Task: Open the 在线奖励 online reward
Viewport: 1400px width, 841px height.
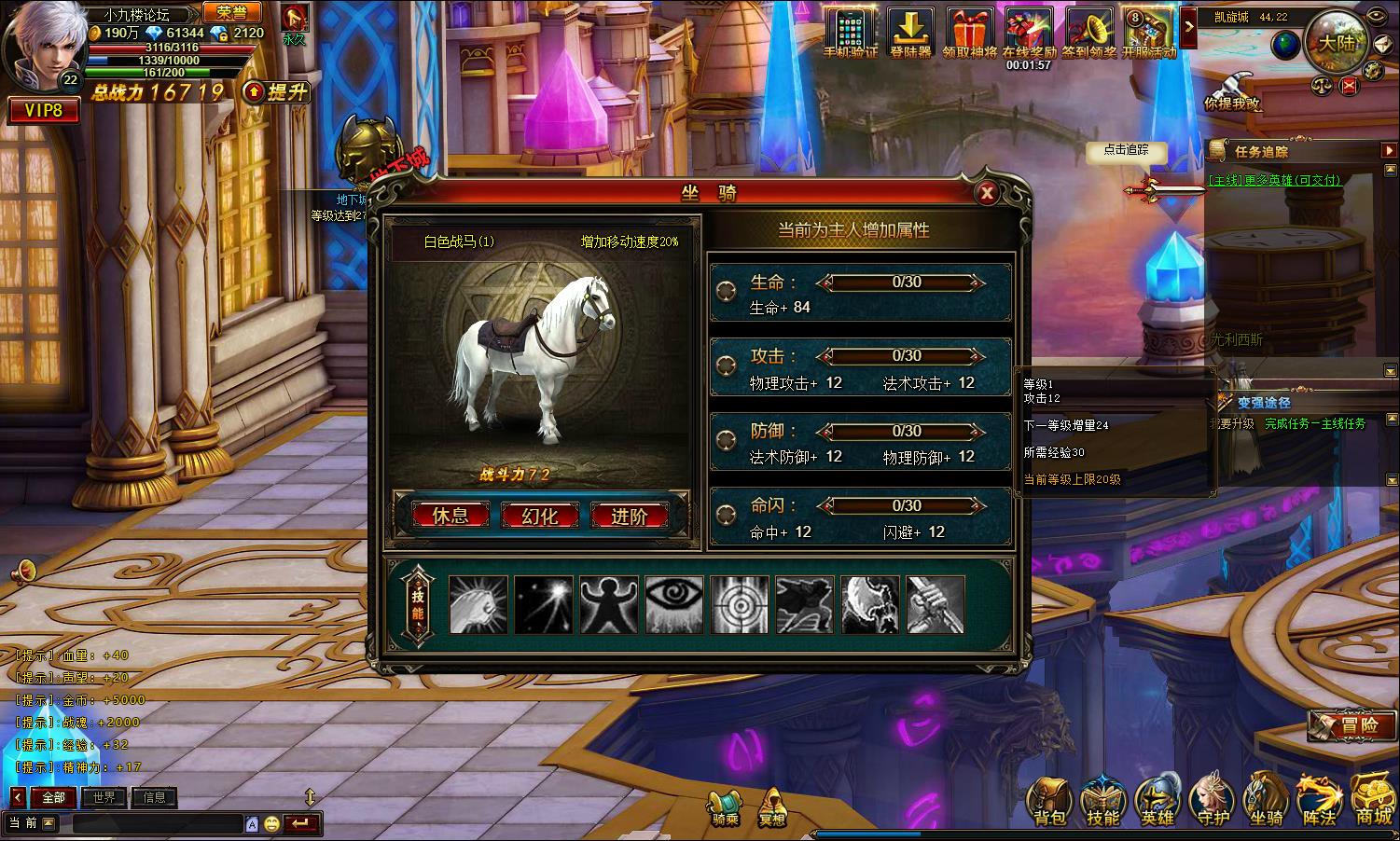Action: coord(1029,34)
